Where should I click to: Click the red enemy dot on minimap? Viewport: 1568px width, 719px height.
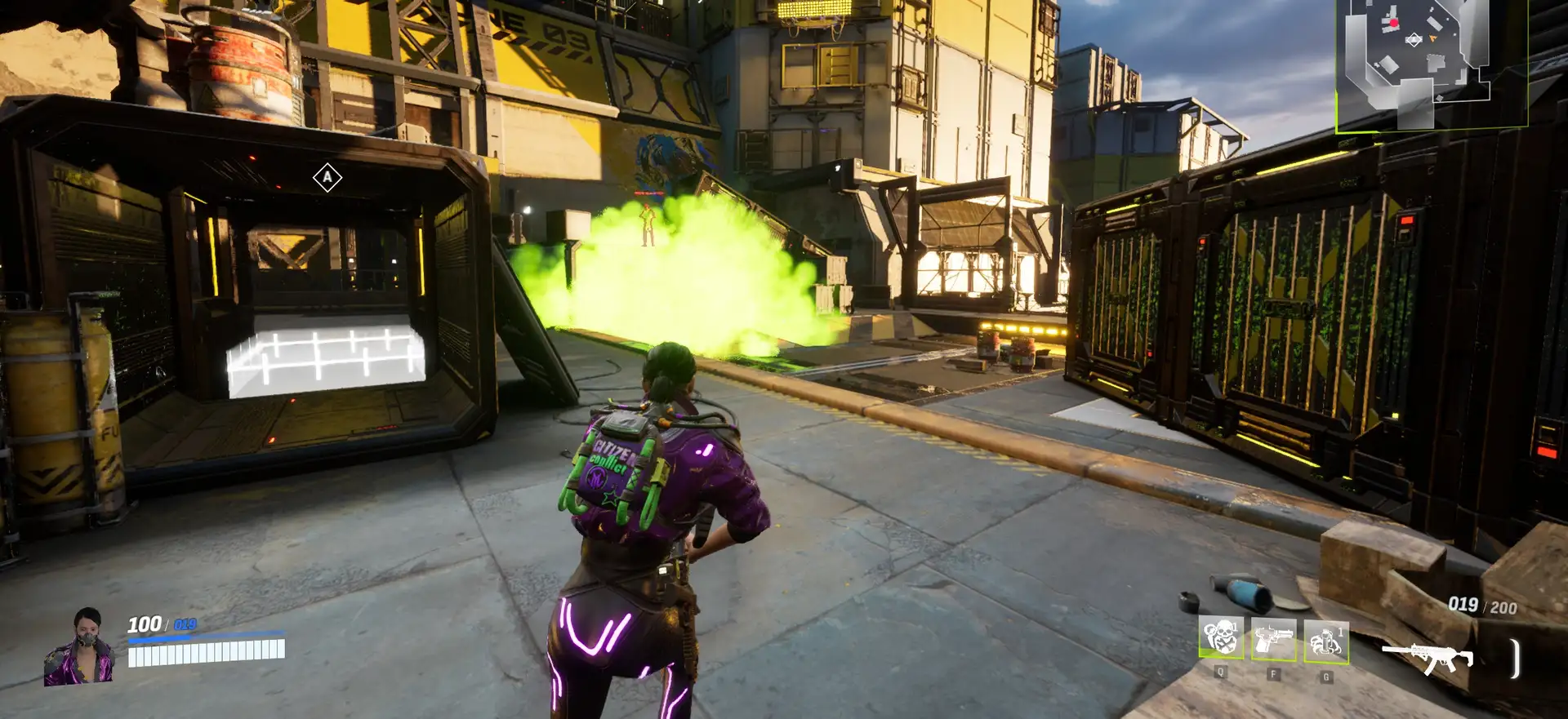point(1394,24)
